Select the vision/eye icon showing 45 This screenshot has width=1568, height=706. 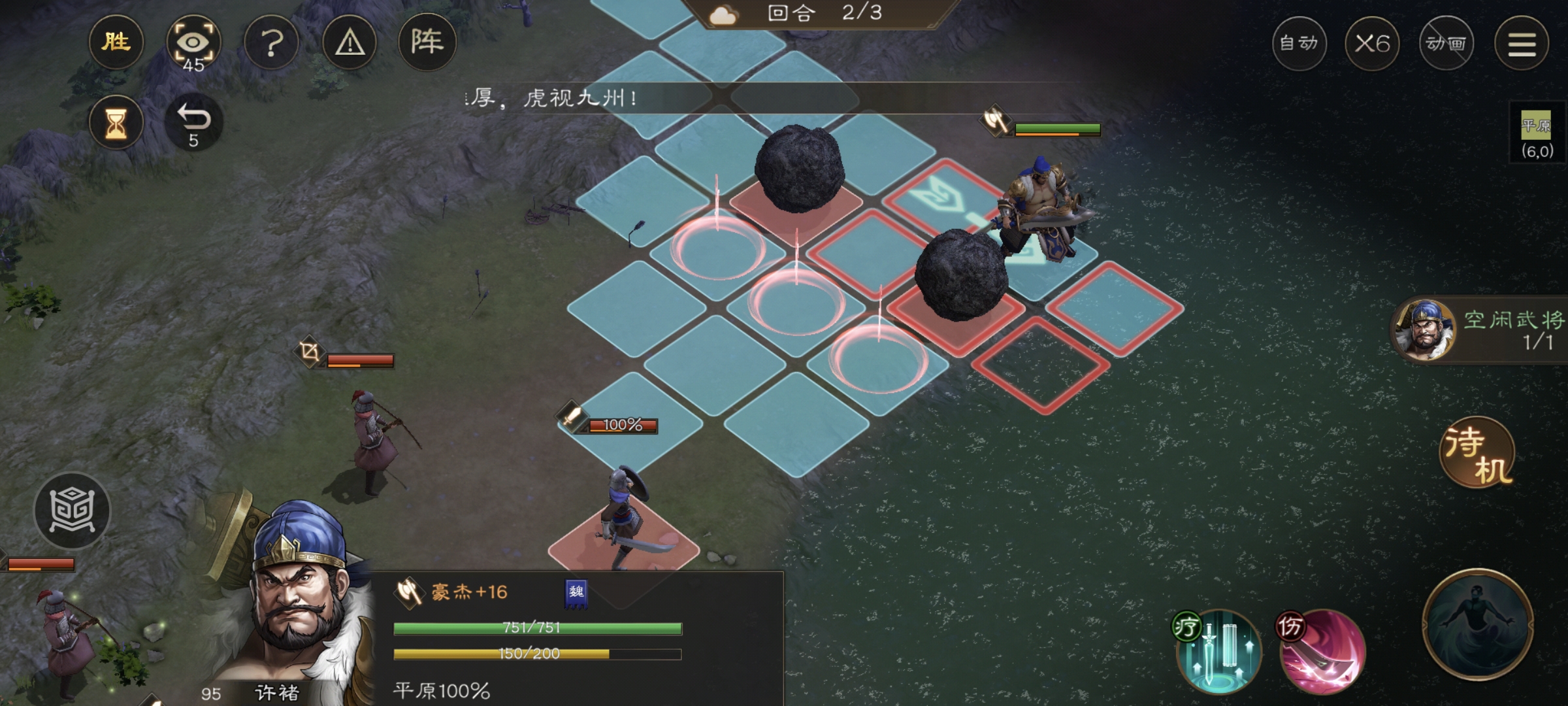point(195,42)
